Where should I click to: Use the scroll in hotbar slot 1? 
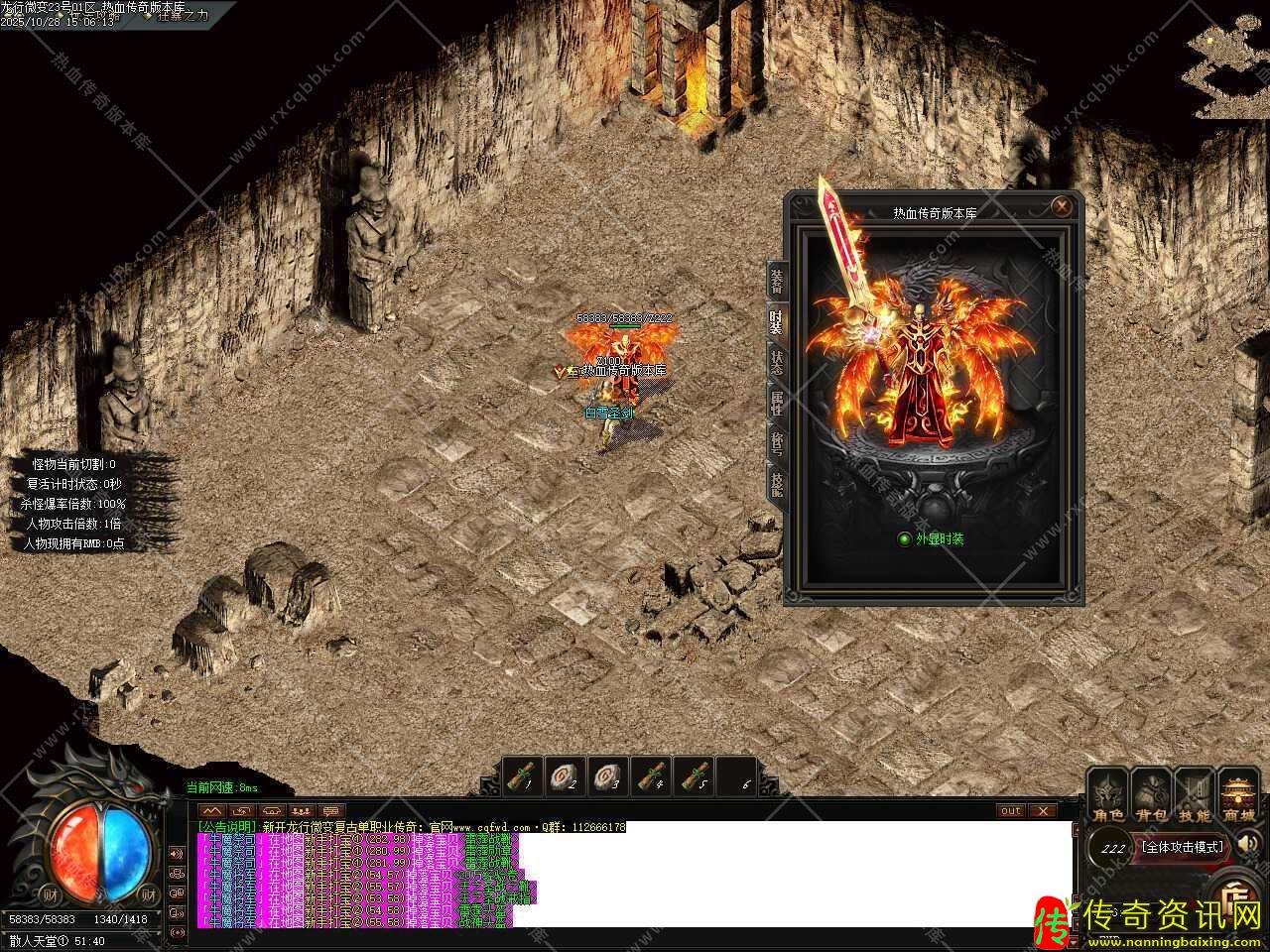pos(523,776)
